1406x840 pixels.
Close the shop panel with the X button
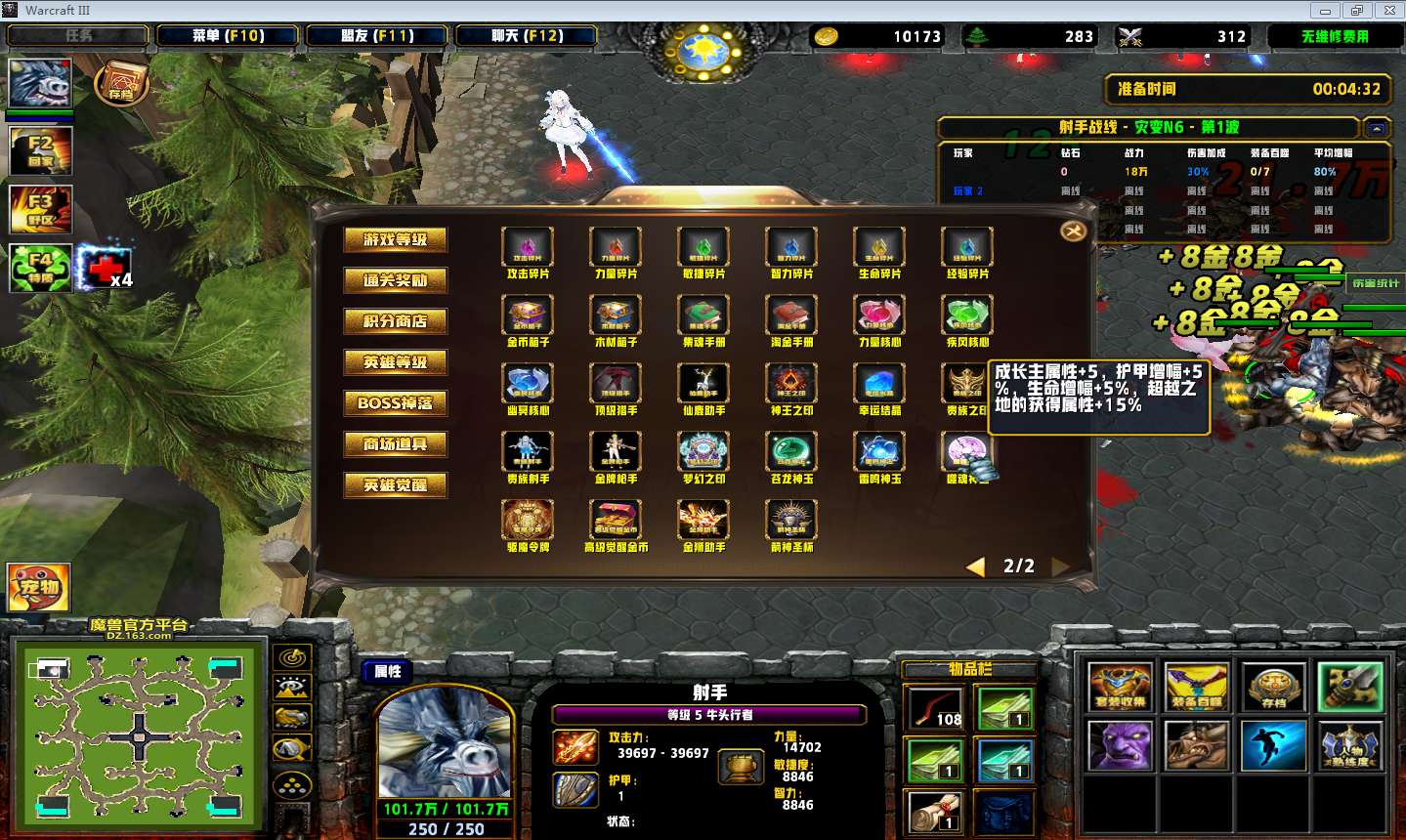1072,231
